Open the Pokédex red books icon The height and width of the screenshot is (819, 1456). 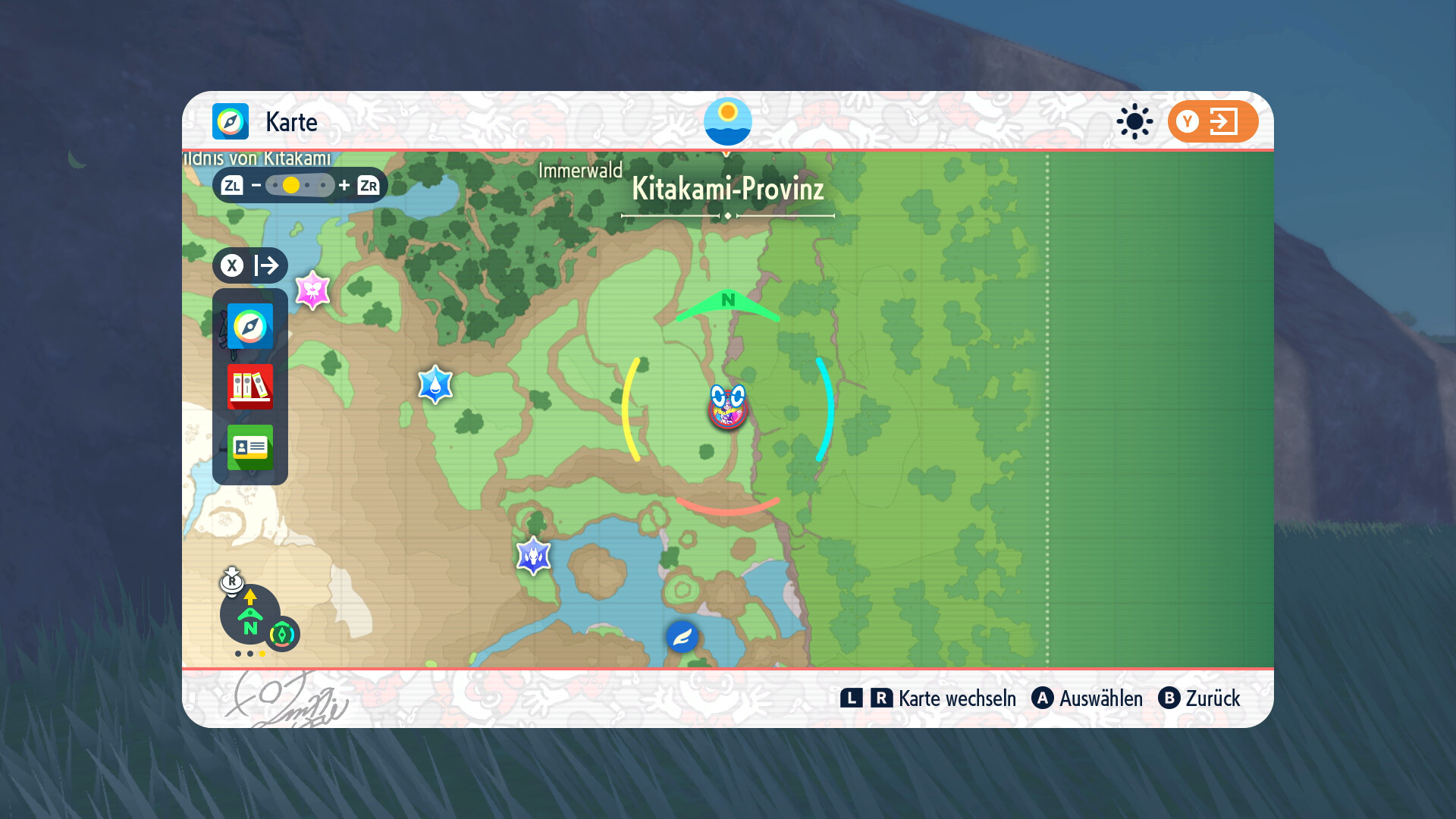click(x=249, y=386)
